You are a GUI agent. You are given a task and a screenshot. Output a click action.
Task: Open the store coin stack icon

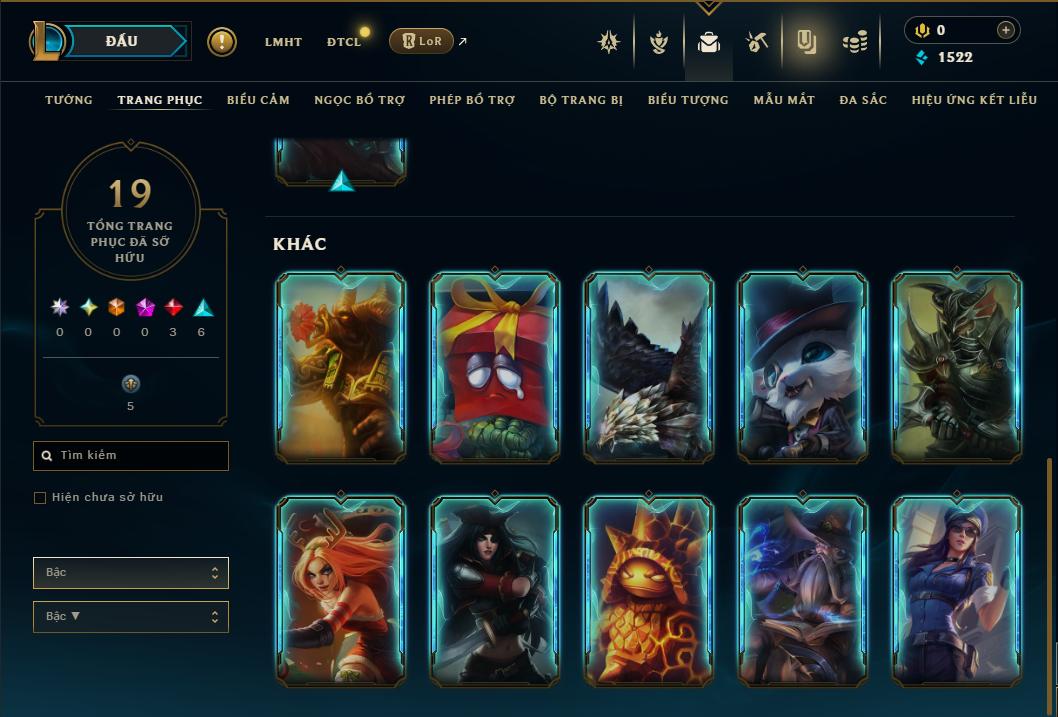tap(854, 42)
